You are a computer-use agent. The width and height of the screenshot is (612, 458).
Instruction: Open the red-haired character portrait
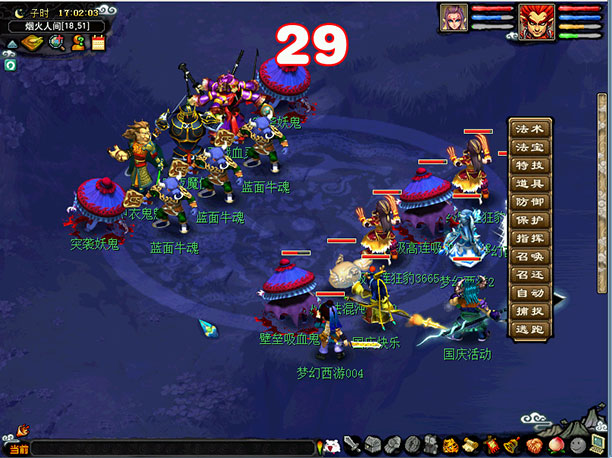[536, 21]
